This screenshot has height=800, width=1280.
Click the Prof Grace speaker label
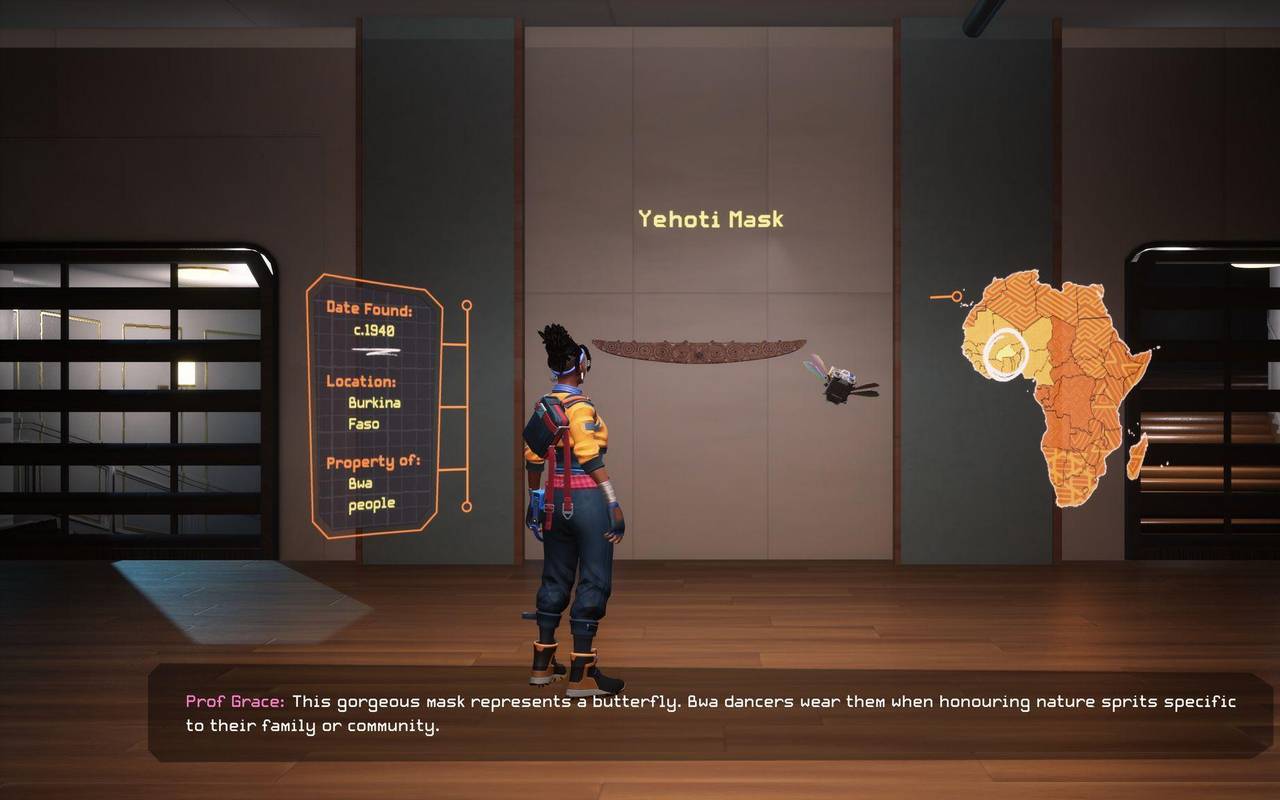232,700
